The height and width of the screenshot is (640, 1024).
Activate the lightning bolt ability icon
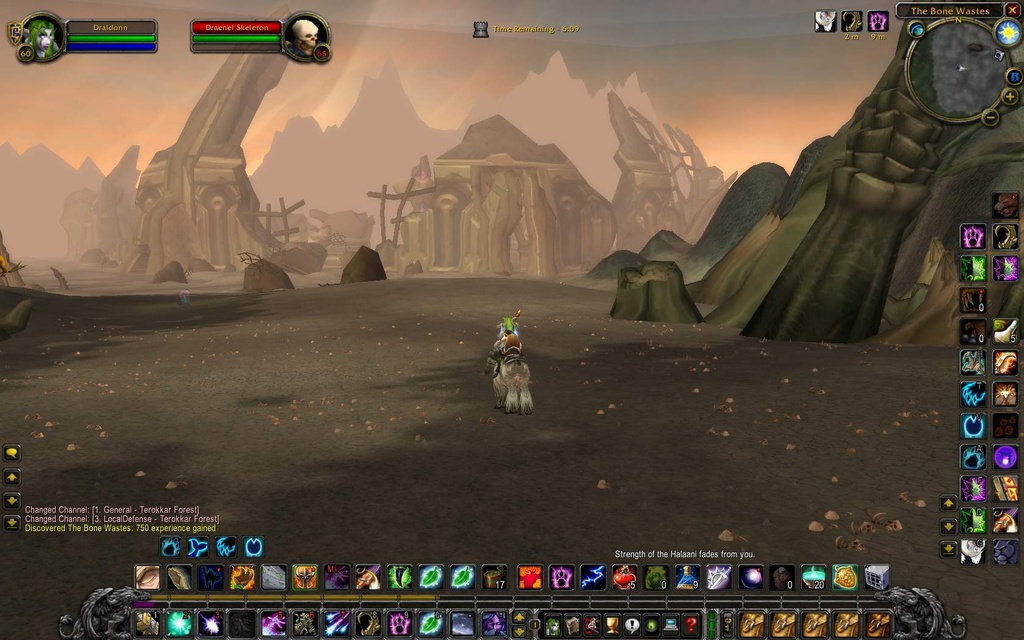(593, 577)
